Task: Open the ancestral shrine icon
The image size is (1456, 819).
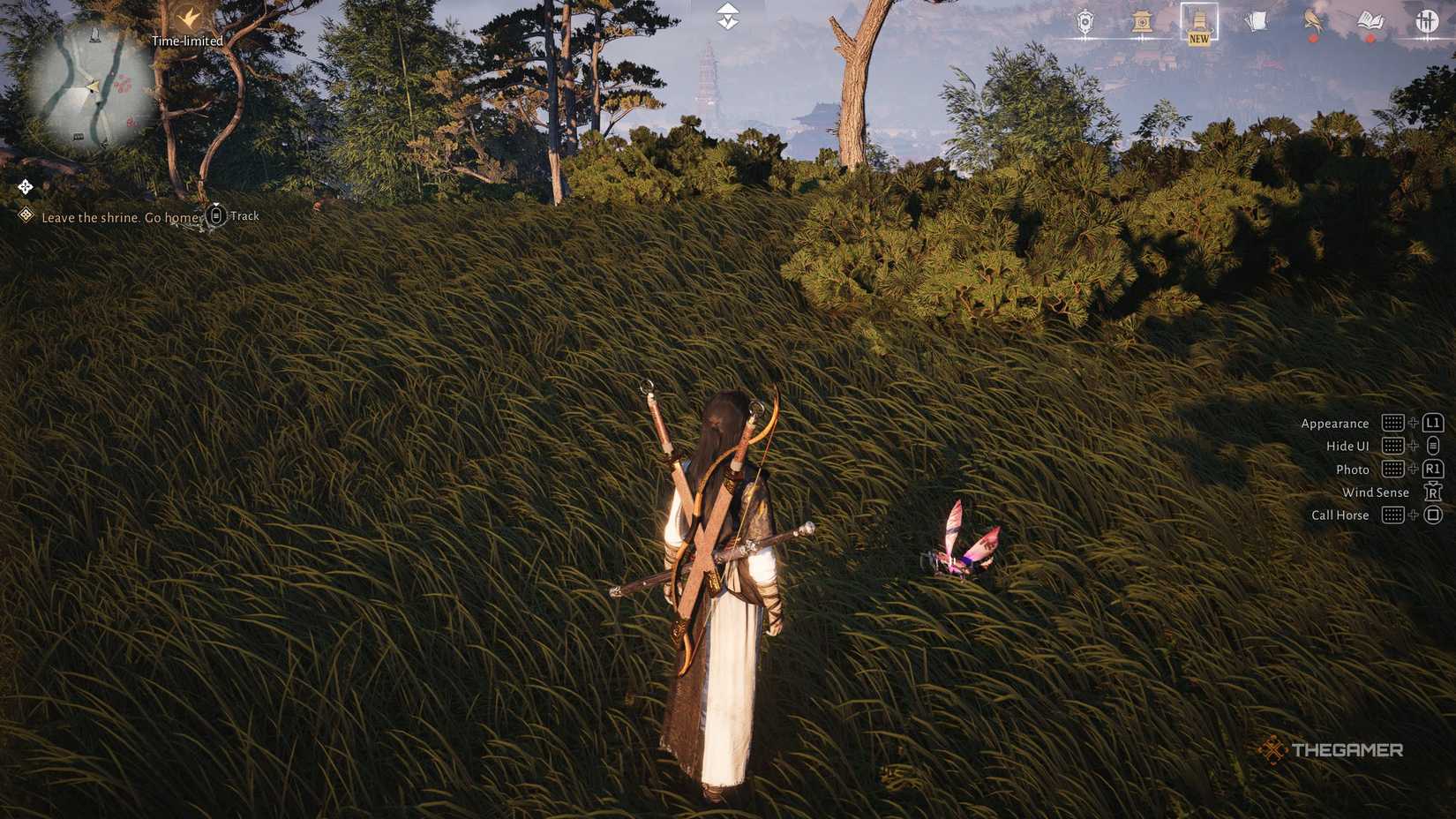Action: point(1142,21)
